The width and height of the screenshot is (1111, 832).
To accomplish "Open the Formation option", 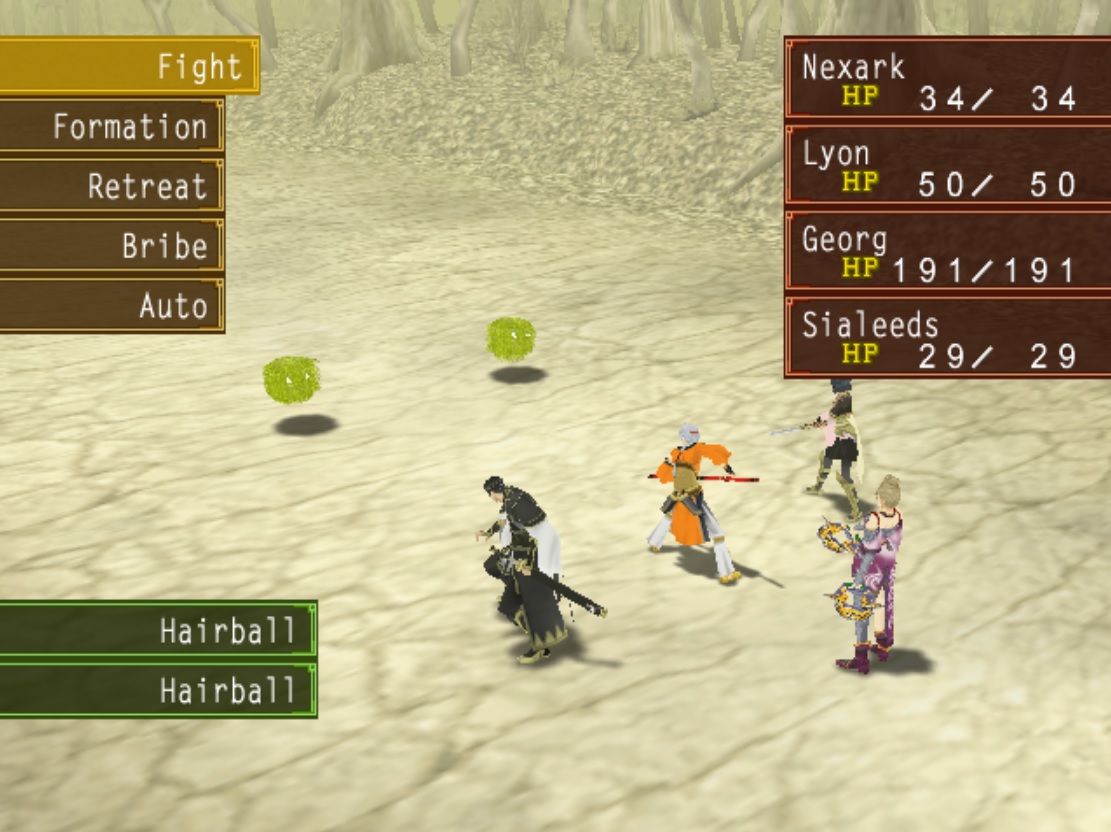I will tap(112, 127).
